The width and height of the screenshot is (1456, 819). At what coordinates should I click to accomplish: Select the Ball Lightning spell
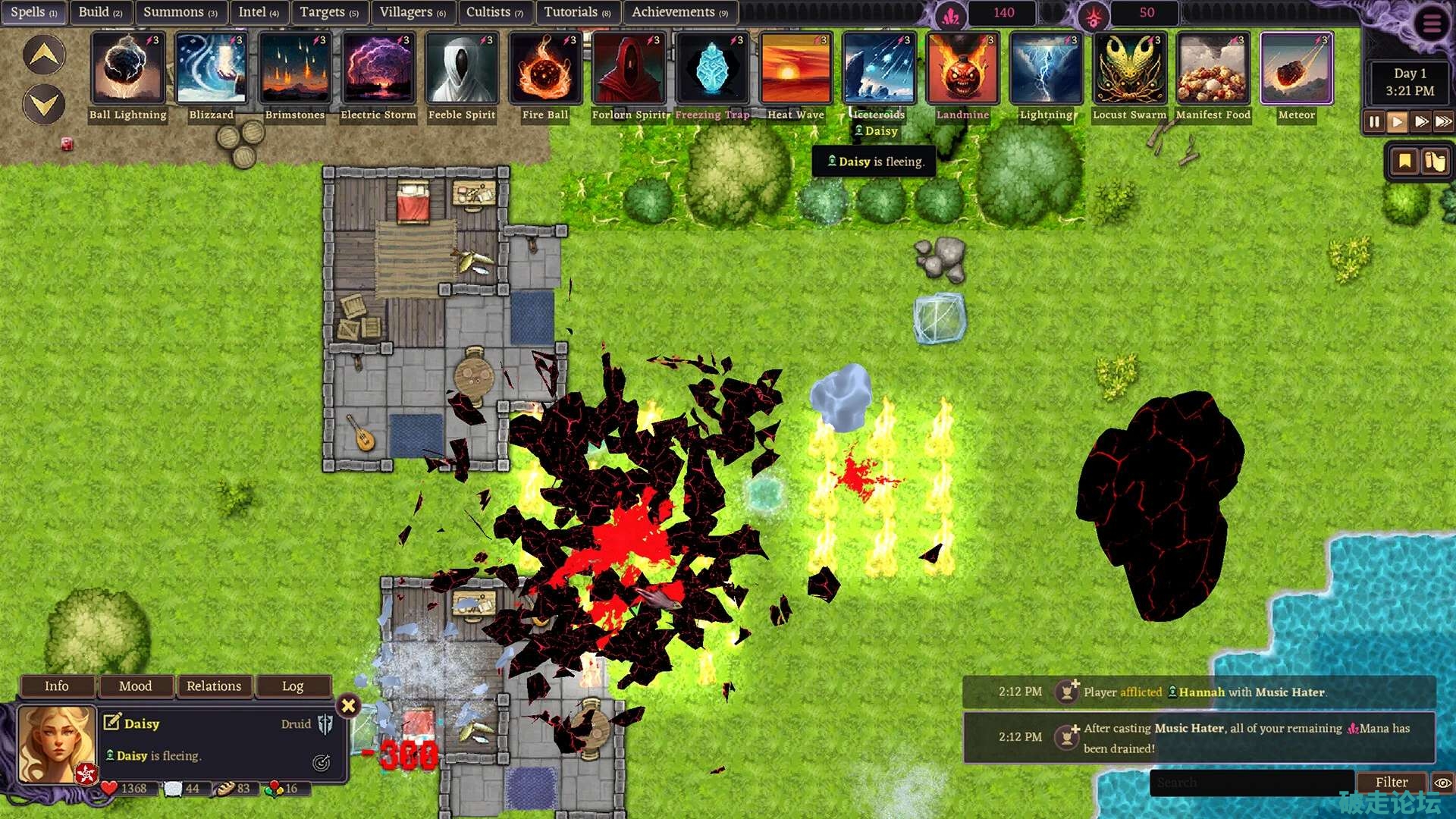[127, 69]
